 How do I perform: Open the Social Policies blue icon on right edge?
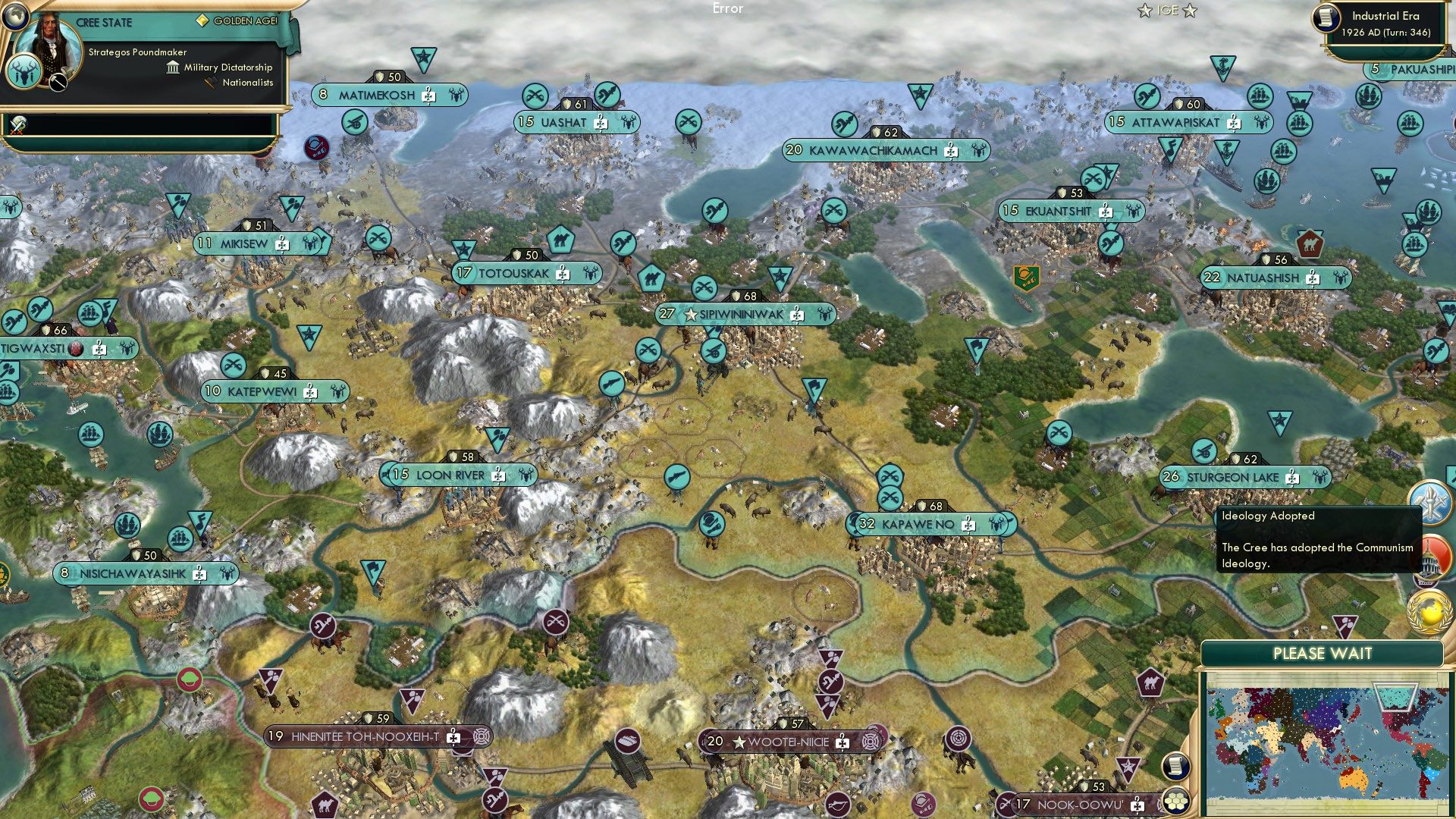pos(1432,502)
